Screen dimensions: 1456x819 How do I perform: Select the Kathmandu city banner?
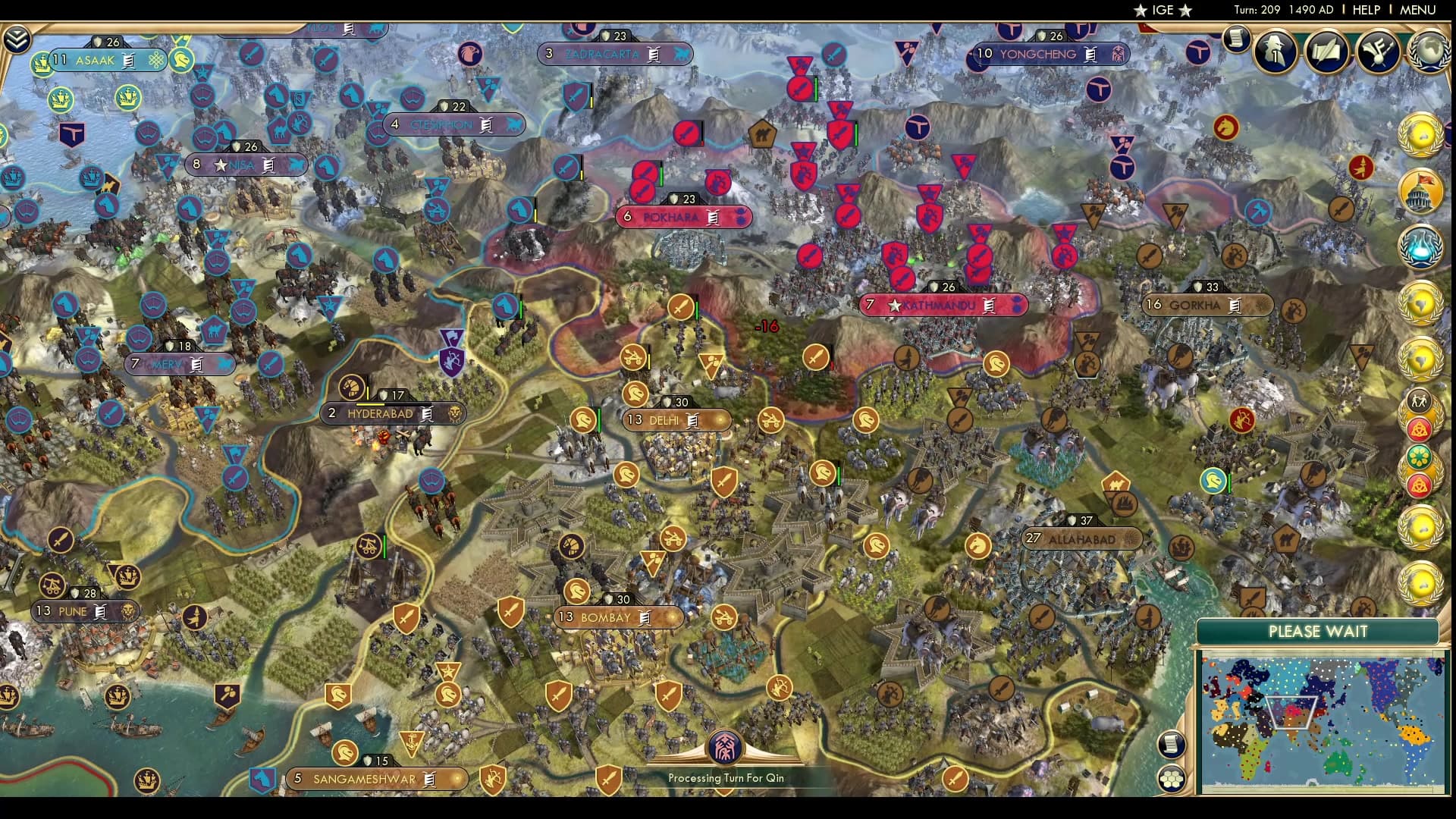pyautogui.click(x=945, y=306)
